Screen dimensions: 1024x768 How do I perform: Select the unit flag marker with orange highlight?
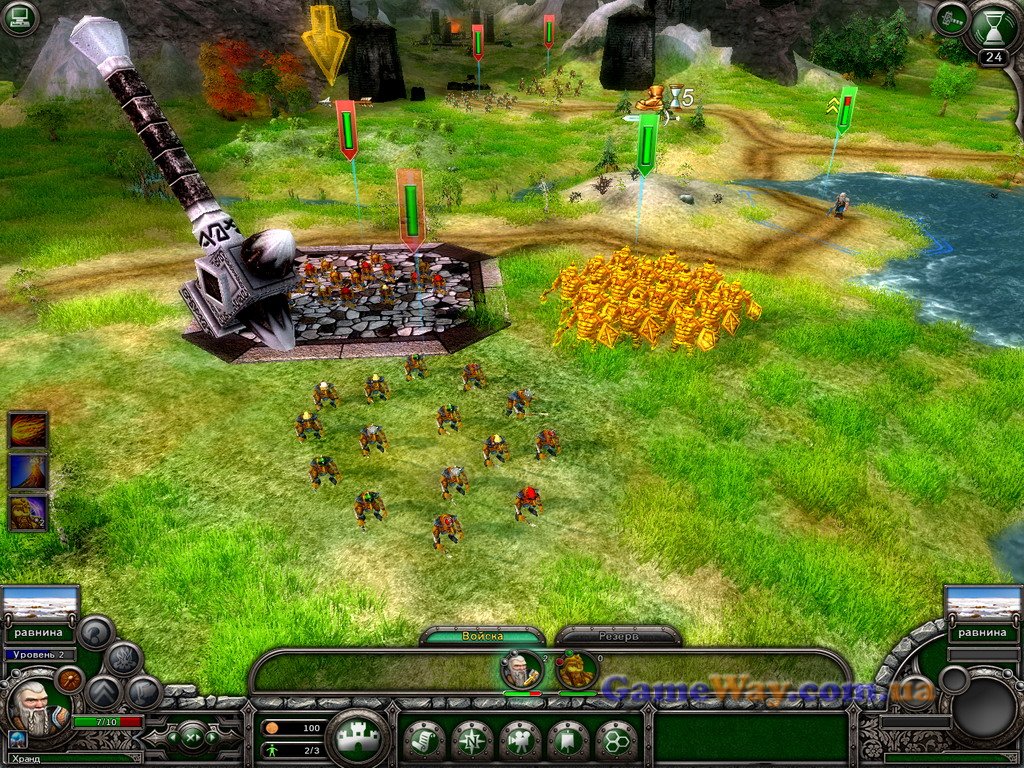click(x=411, y=207)
